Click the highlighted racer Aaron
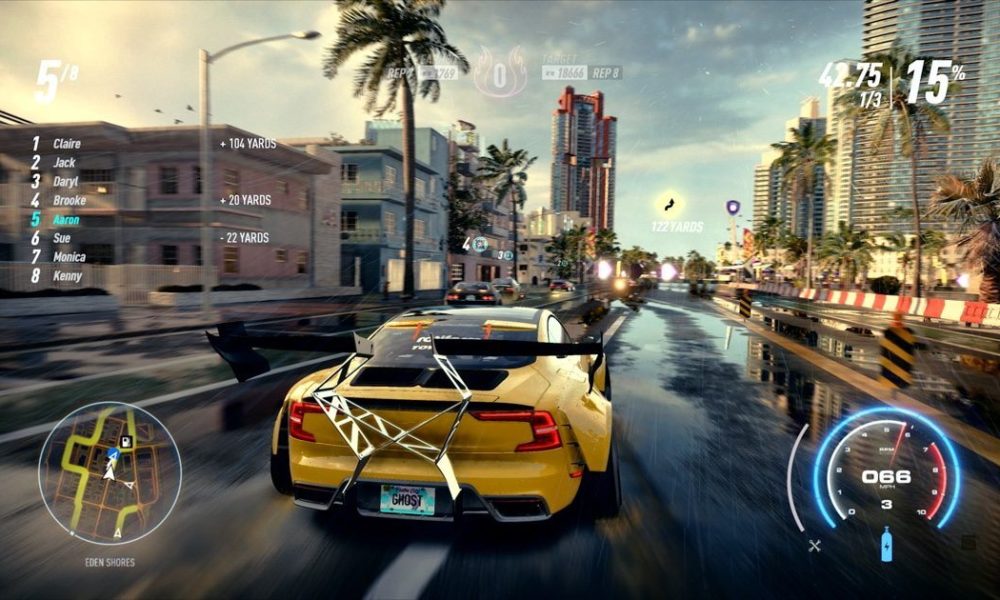Viewport: 1000px width, 600px height. 67,219
